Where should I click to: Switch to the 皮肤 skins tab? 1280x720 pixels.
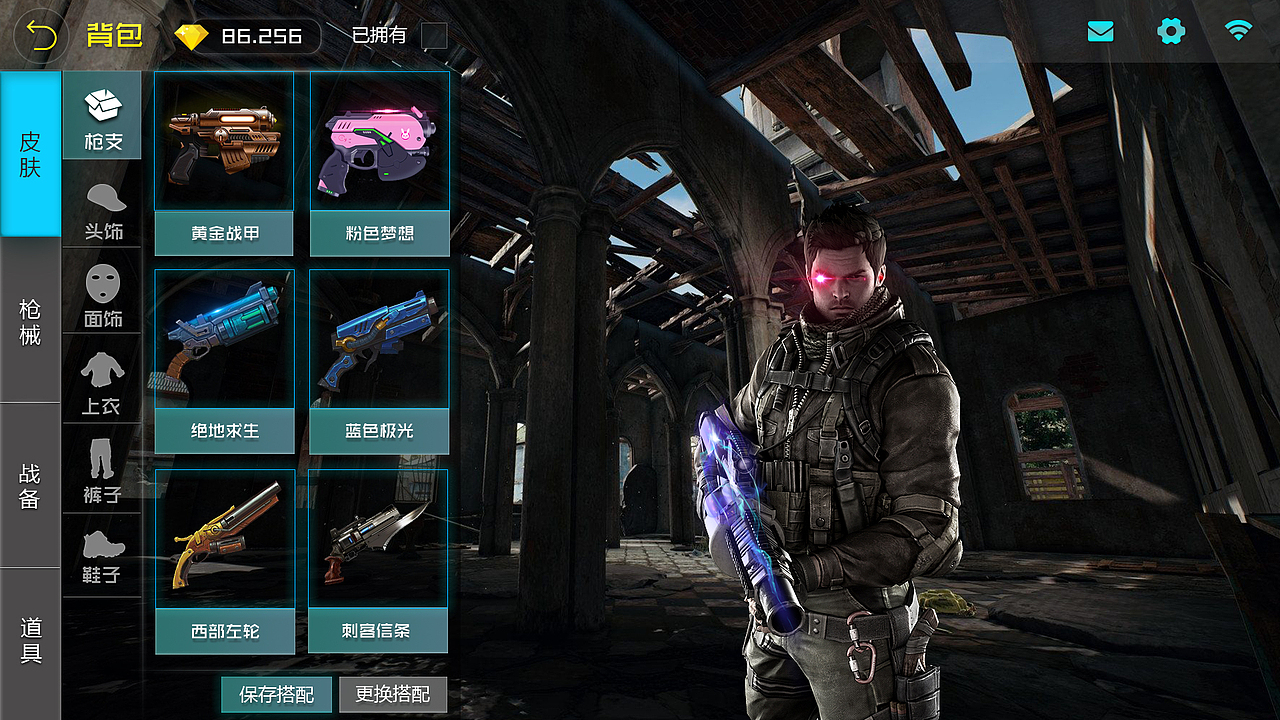[30, 154]
